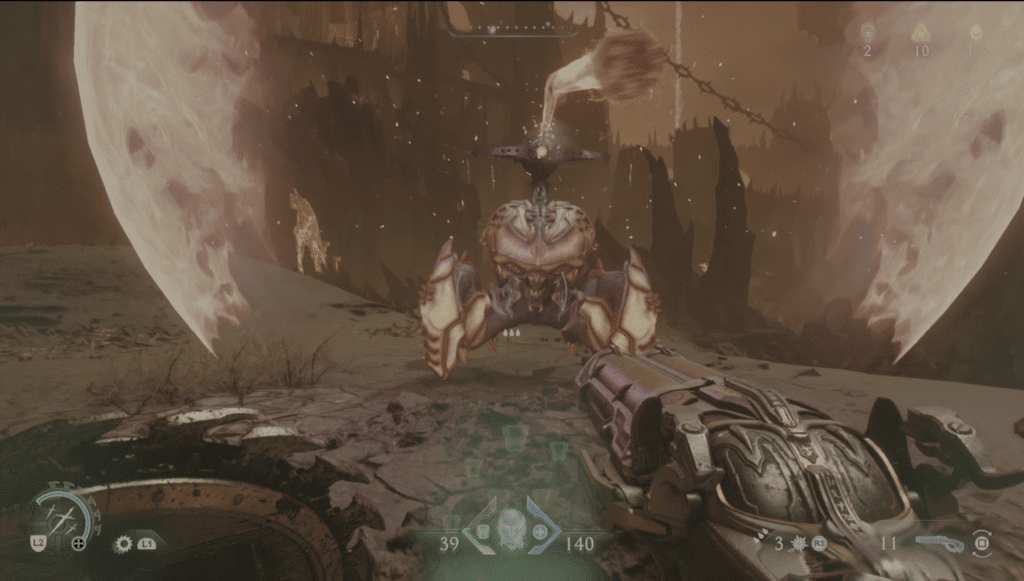The height and width of the screenshot is (581, 1024).
Task: Click the shield gauge dial icon
Action: point(64,513)
